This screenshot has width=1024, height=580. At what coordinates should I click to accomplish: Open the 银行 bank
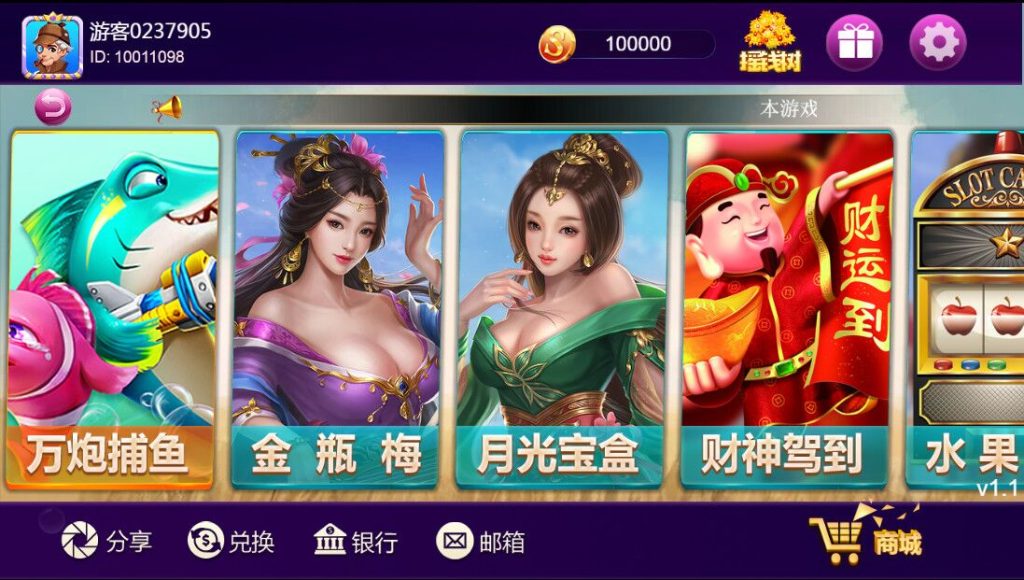(x=356, y=541)
